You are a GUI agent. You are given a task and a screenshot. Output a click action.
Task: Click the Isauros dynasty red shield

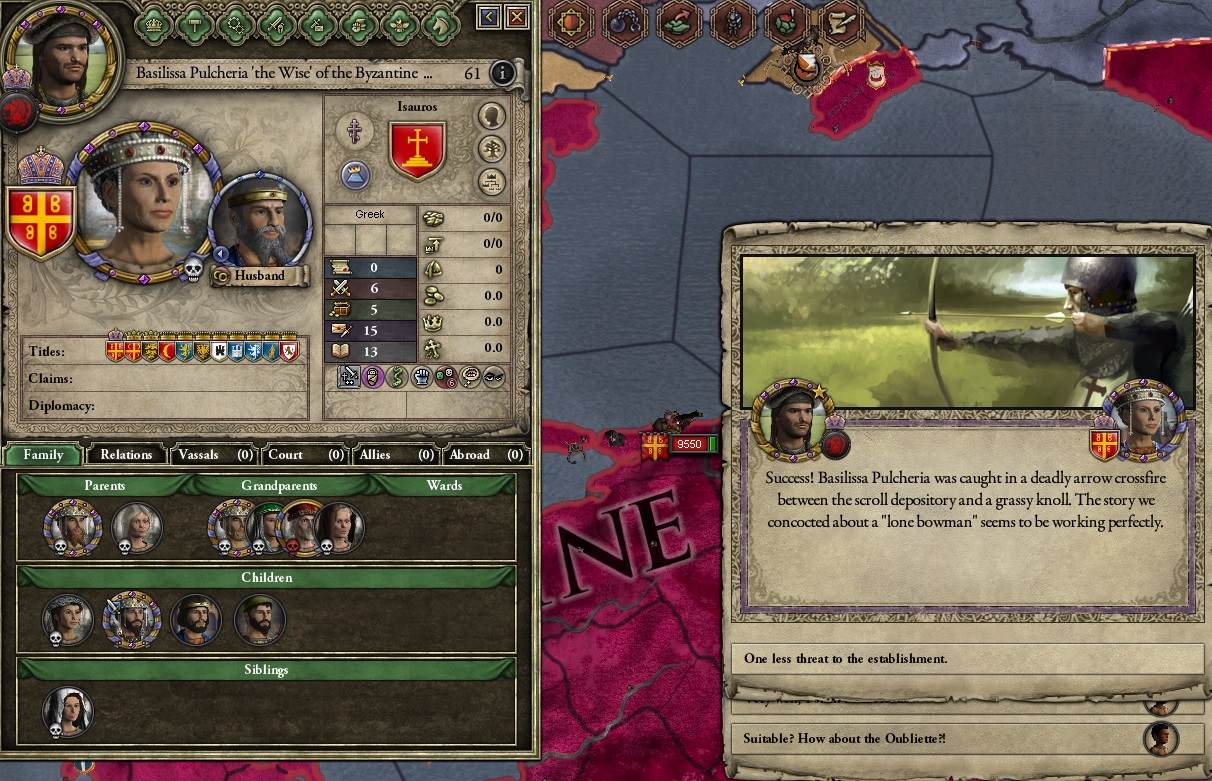coord(416,151)
